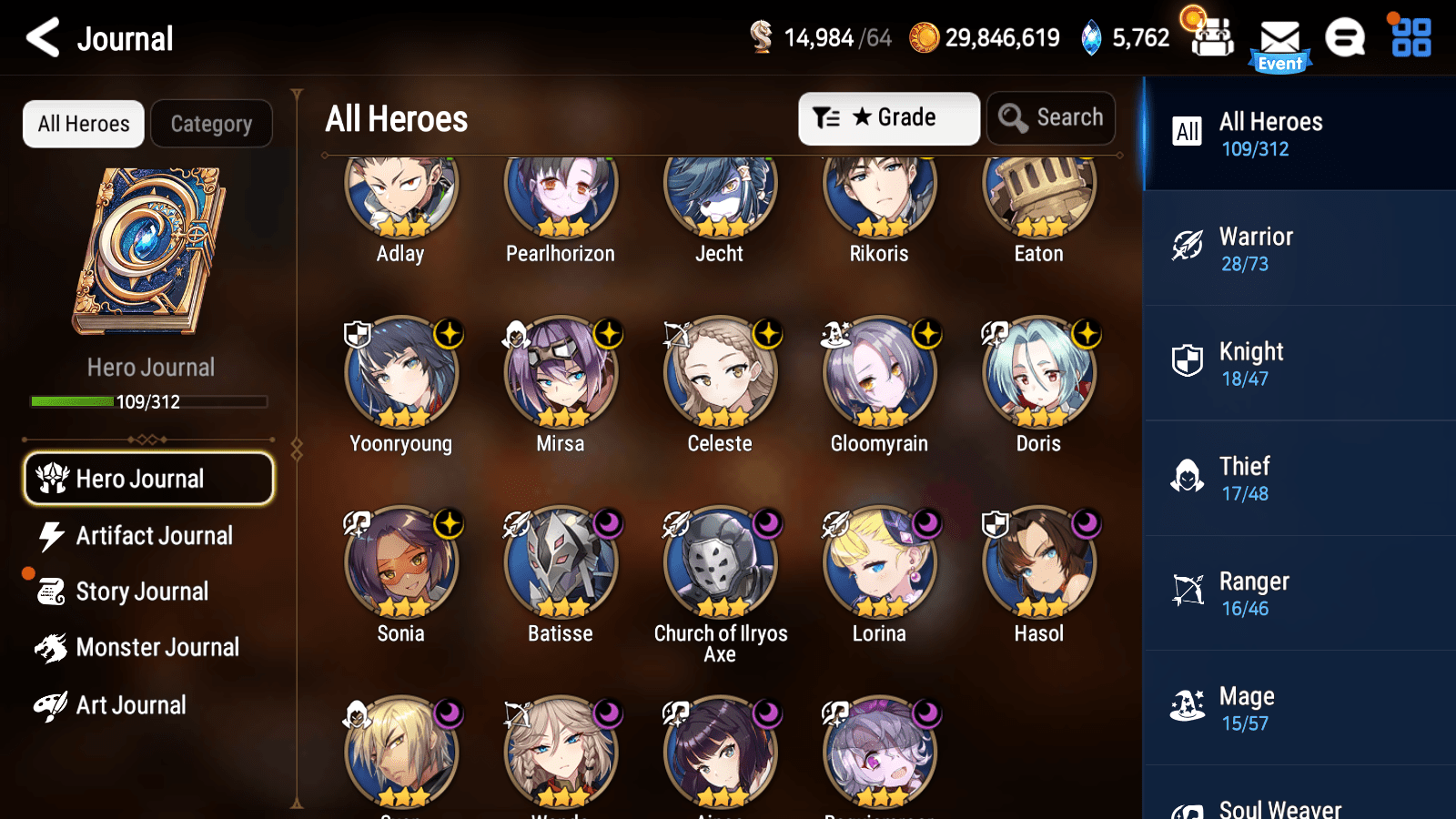The image size is (1456, 819).
Task: Open the mail inbox with Event badge
Action: click(x=1281, y=38)
